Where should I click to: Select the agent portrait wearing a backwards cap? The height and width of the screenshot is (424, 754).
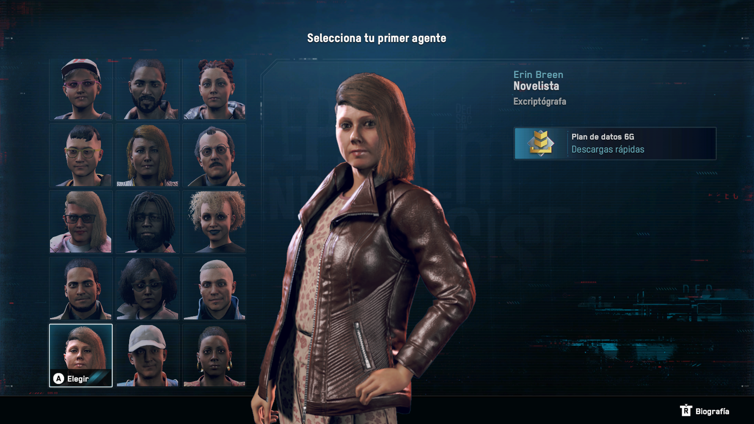(x=81, y=89)
